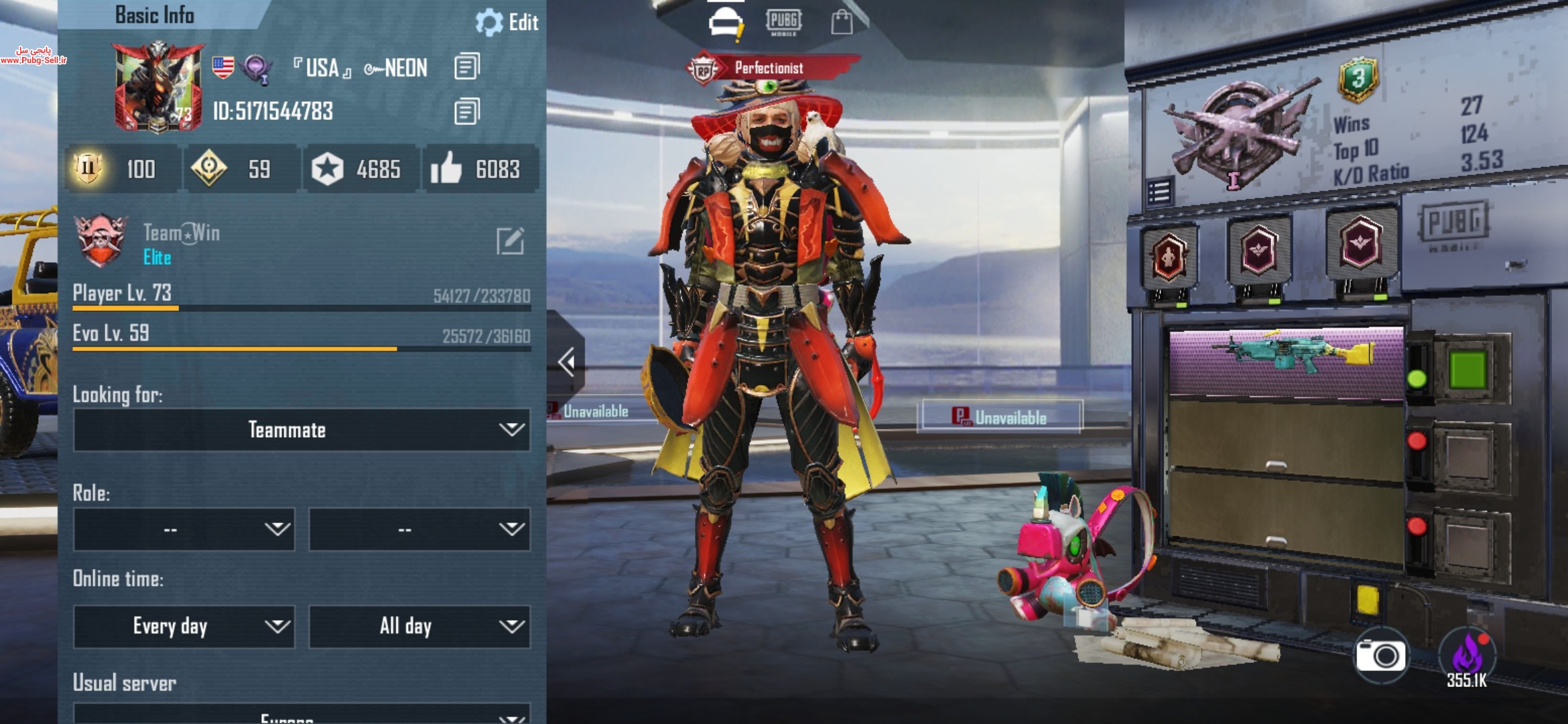Open the first Role dropdown
The image size is (1568, 724).
pos(184,530)
